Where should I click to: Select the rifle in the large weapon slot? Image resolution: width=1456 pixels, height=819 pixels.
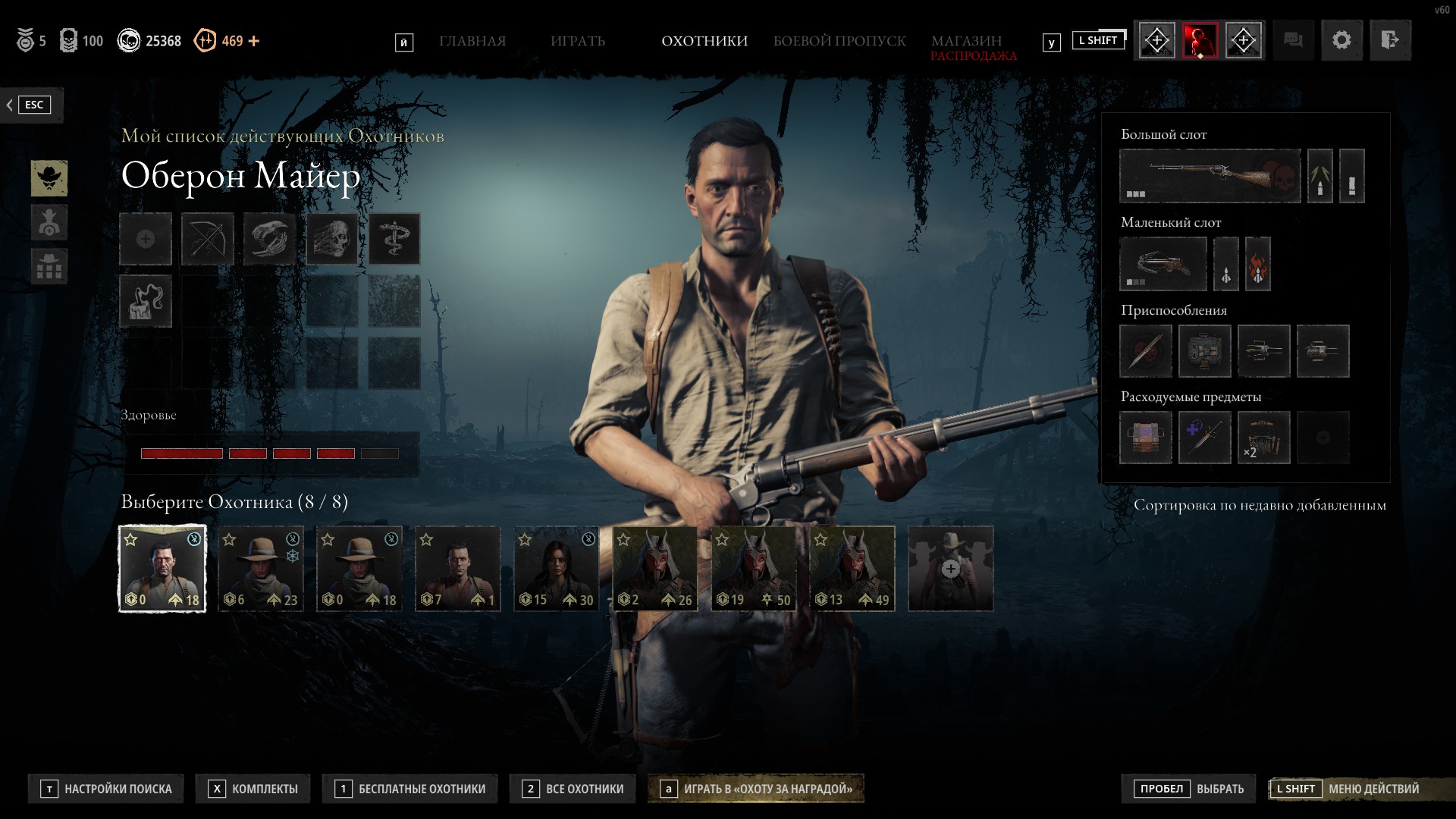point(1210,176)
